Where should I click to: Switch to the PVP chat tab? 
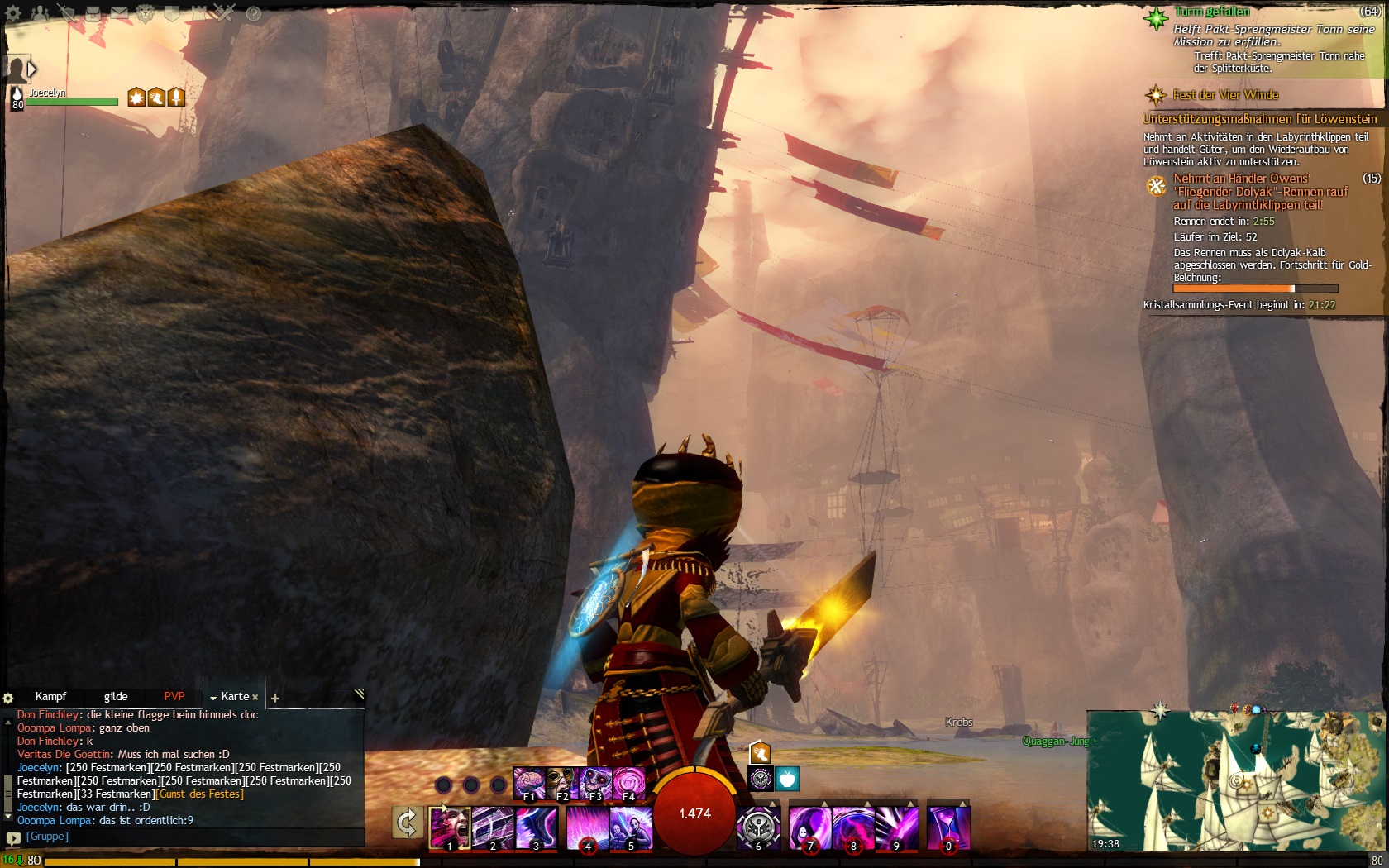[174, 697]
